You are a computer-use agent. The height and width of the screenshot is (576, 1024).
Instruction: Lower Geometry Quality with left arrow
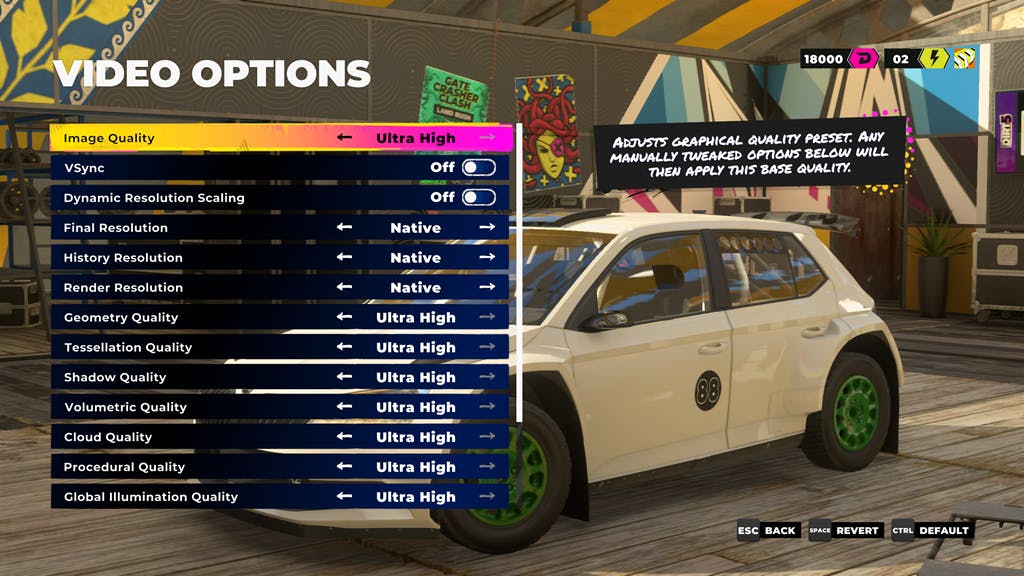click(x=344, y=318)
